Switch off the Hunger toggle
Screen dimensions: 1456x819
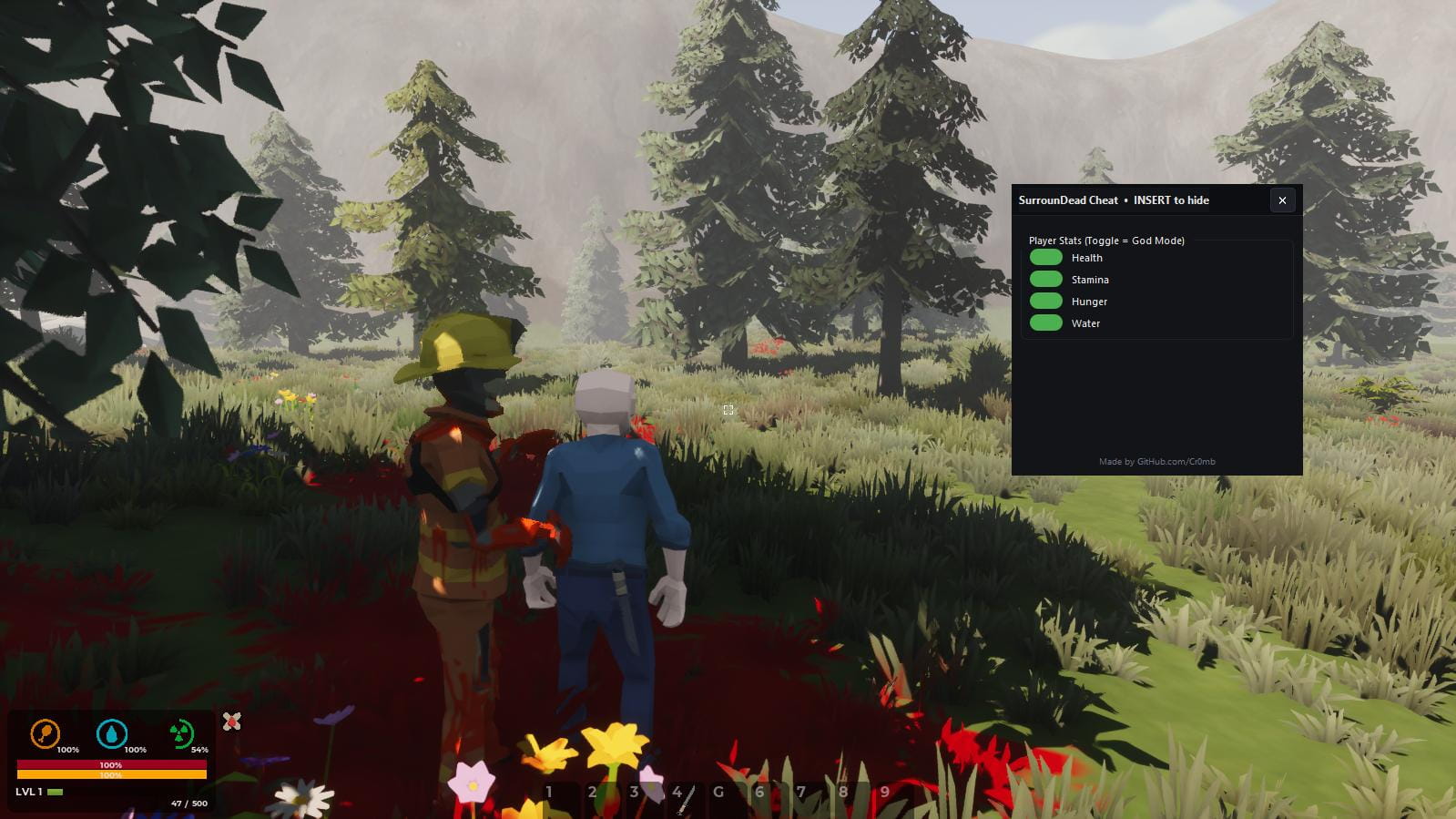point(1045,302)
